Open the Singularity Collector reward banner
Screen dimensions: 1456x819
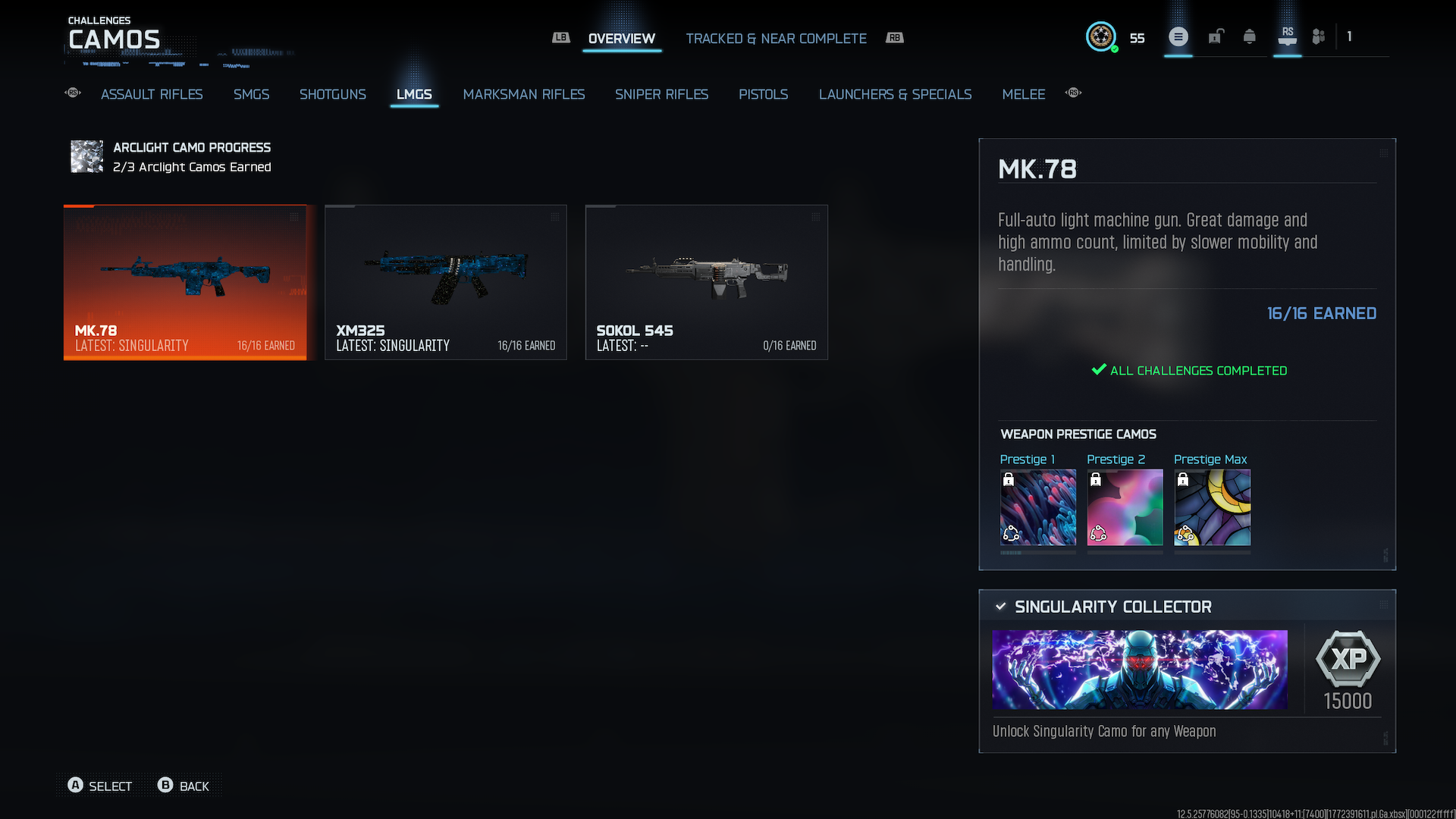(x=1139, y=670)
